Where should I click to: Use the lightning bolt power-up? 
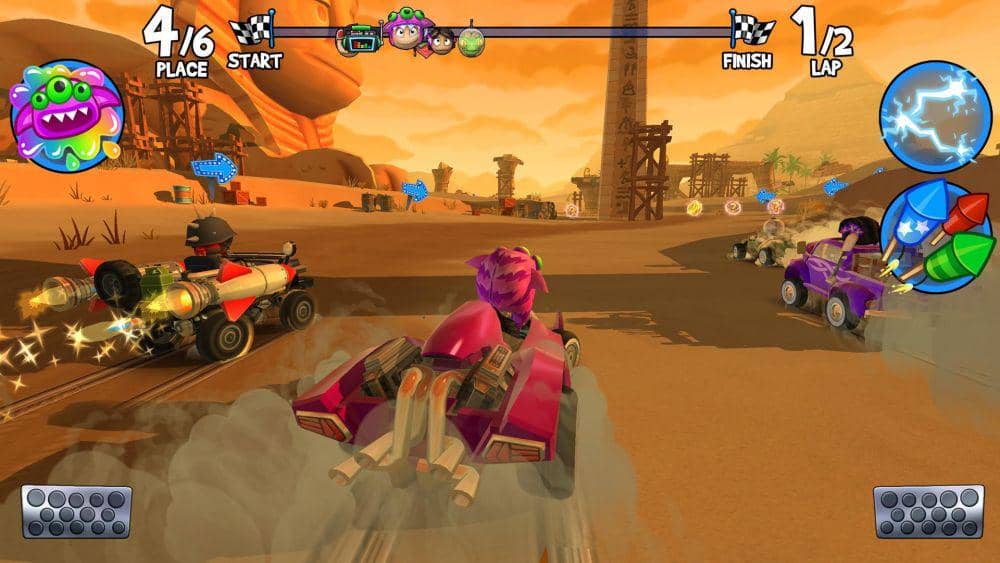click(934, 116)
